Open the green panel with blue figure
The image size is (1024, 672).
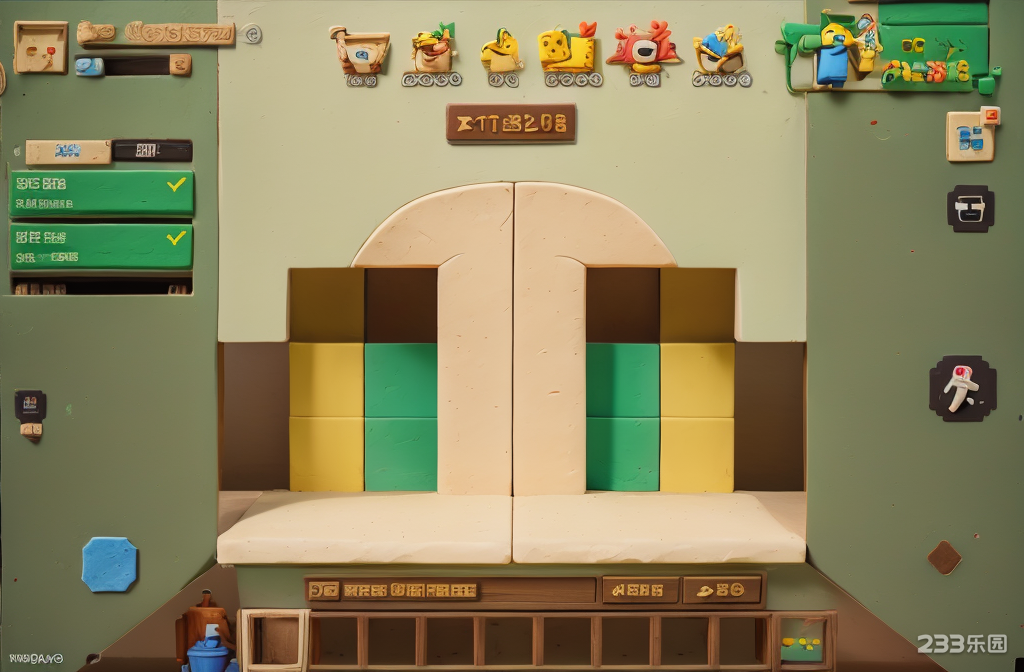888,48
